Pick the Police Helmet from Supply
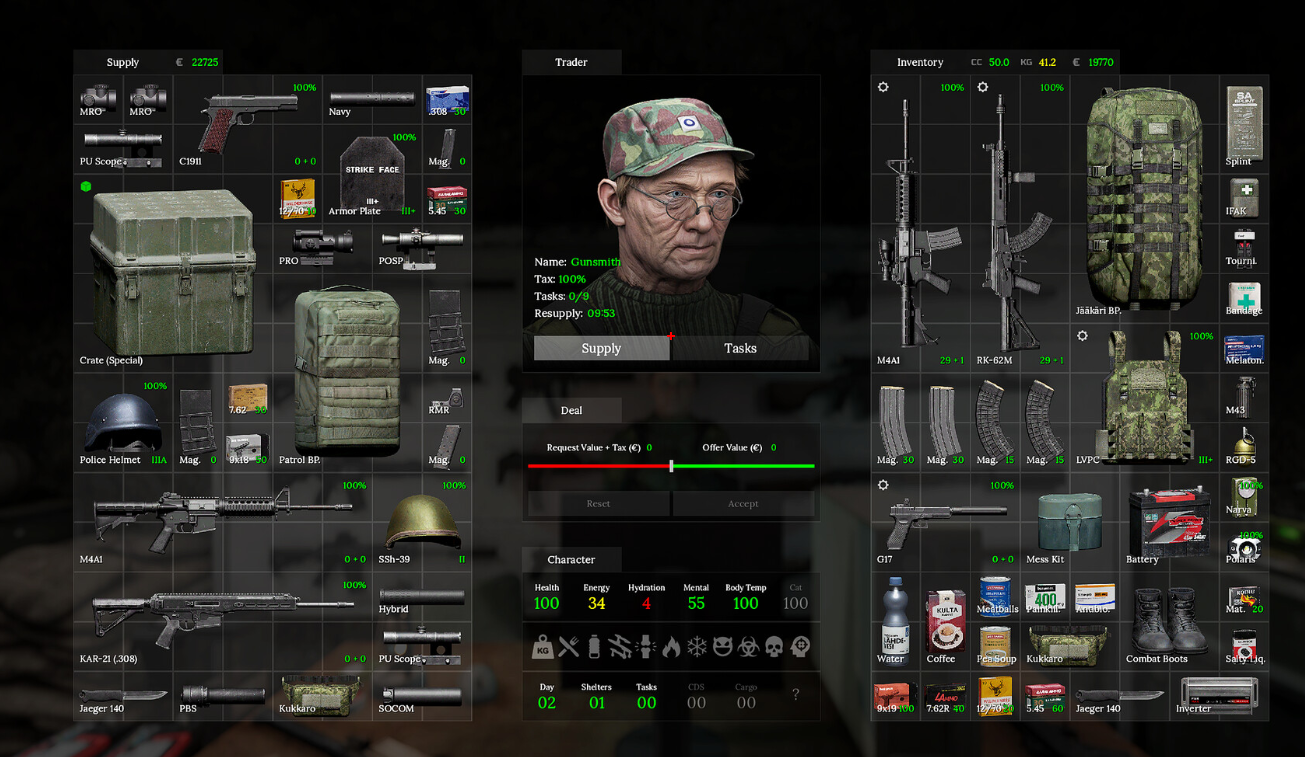This screenshot has width=1305, height=757. (x=122, y=423)
